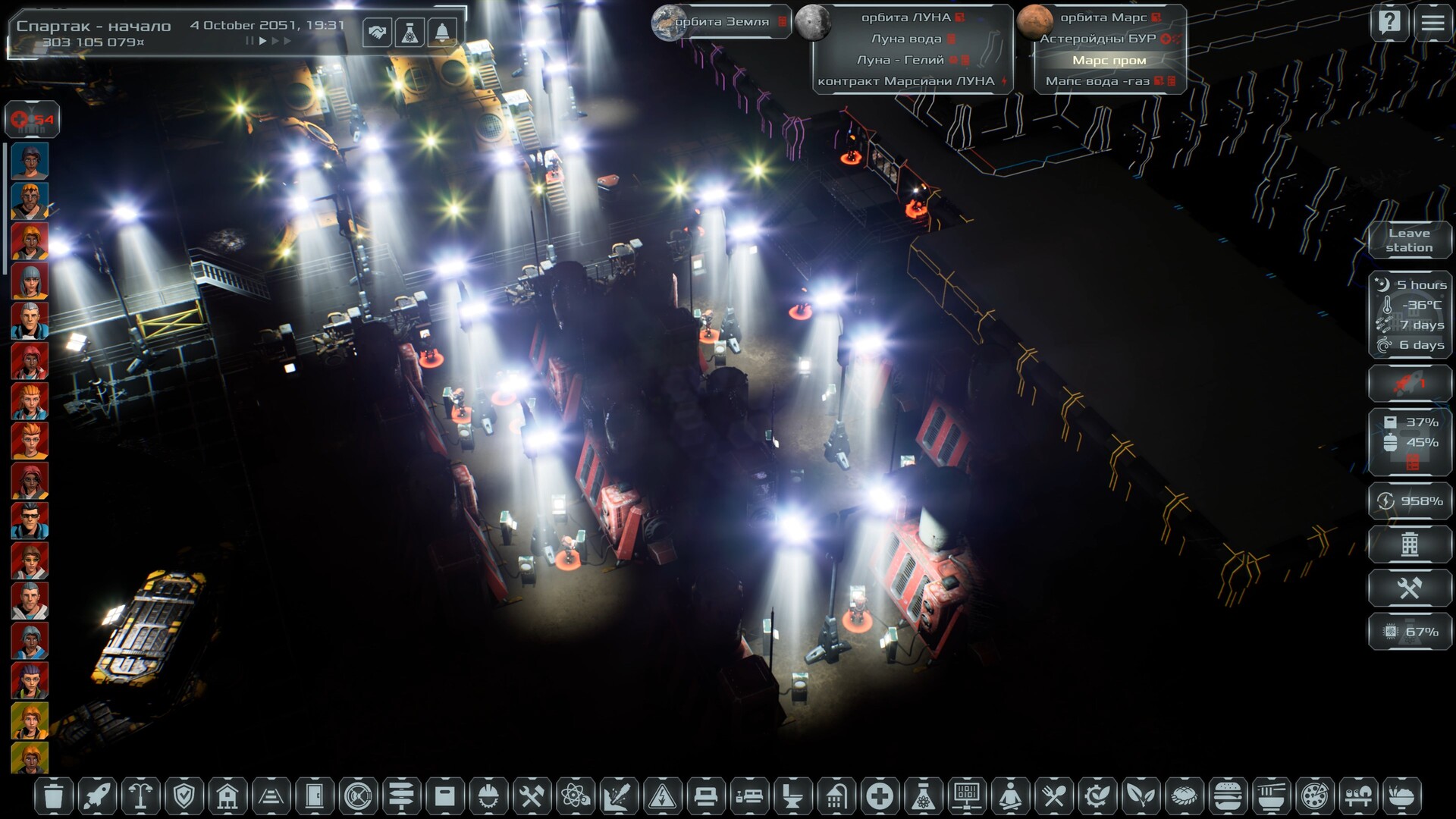
Task: Show the power percentage panel
Action: (1409, 500)
